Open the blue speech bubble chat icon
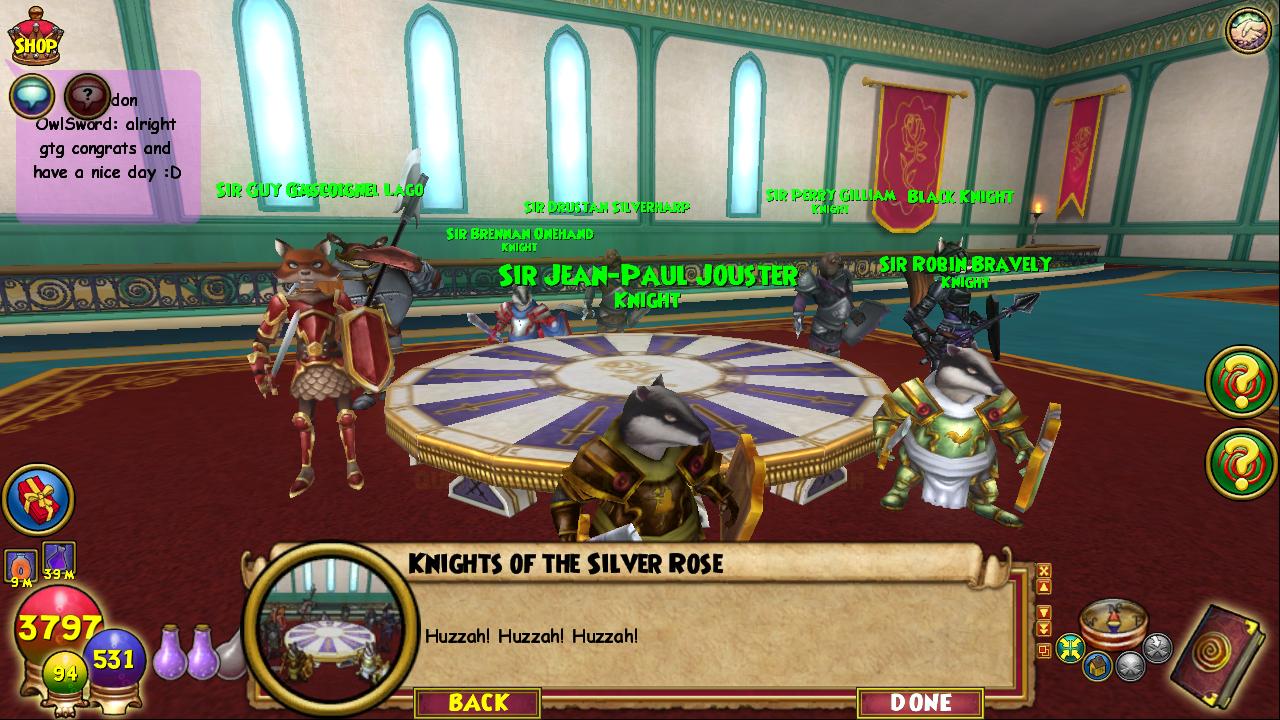The width and height of the screenshot is (1280, 720). coord(31,96)
